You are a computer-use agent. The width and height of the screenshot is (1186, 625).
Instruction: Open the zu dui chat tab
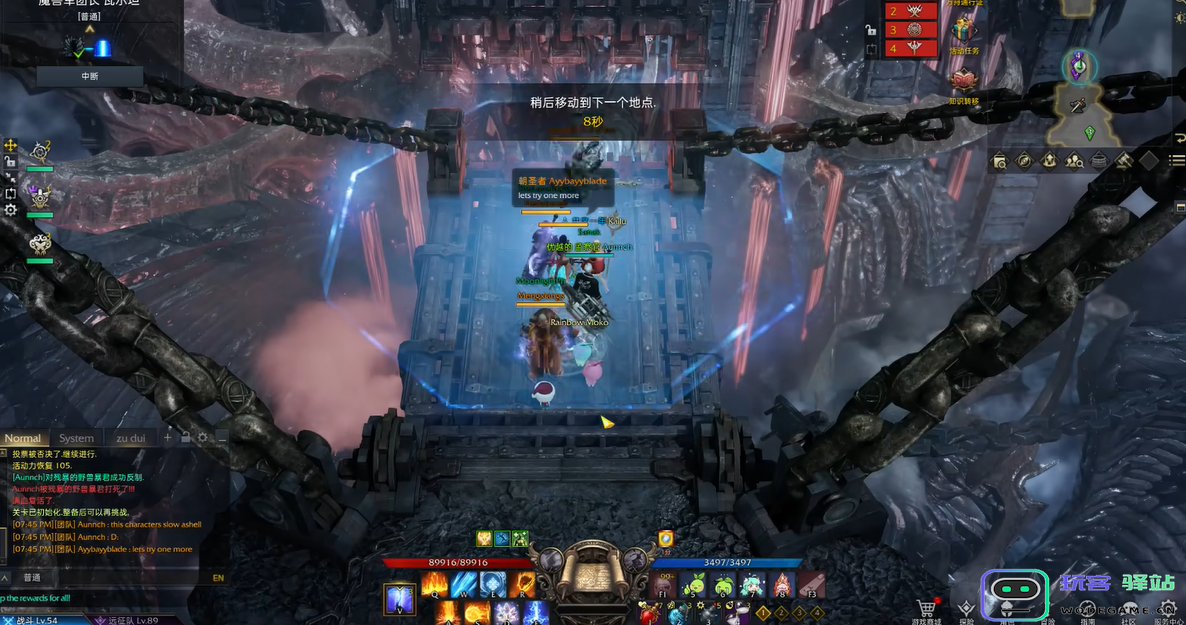(x=130, y=438)
